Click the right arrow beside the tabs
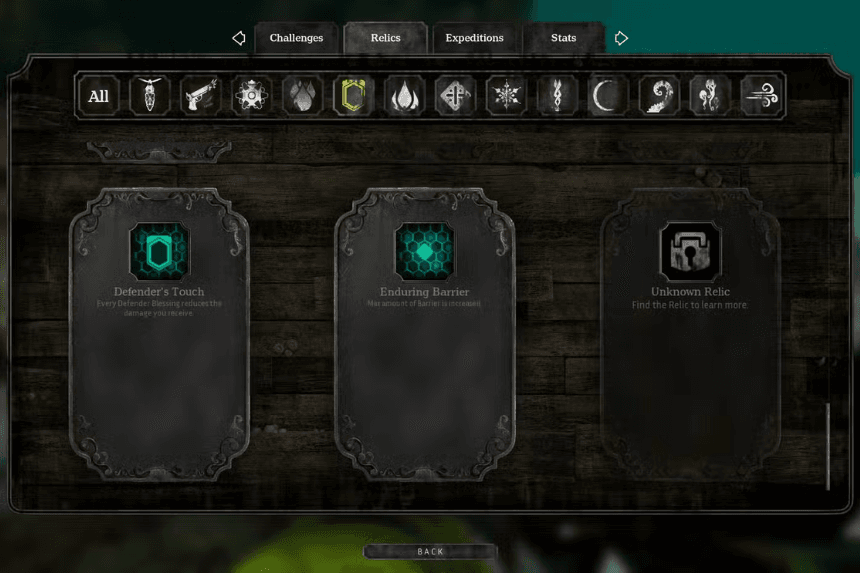860x573 pixels. point(621,38)
